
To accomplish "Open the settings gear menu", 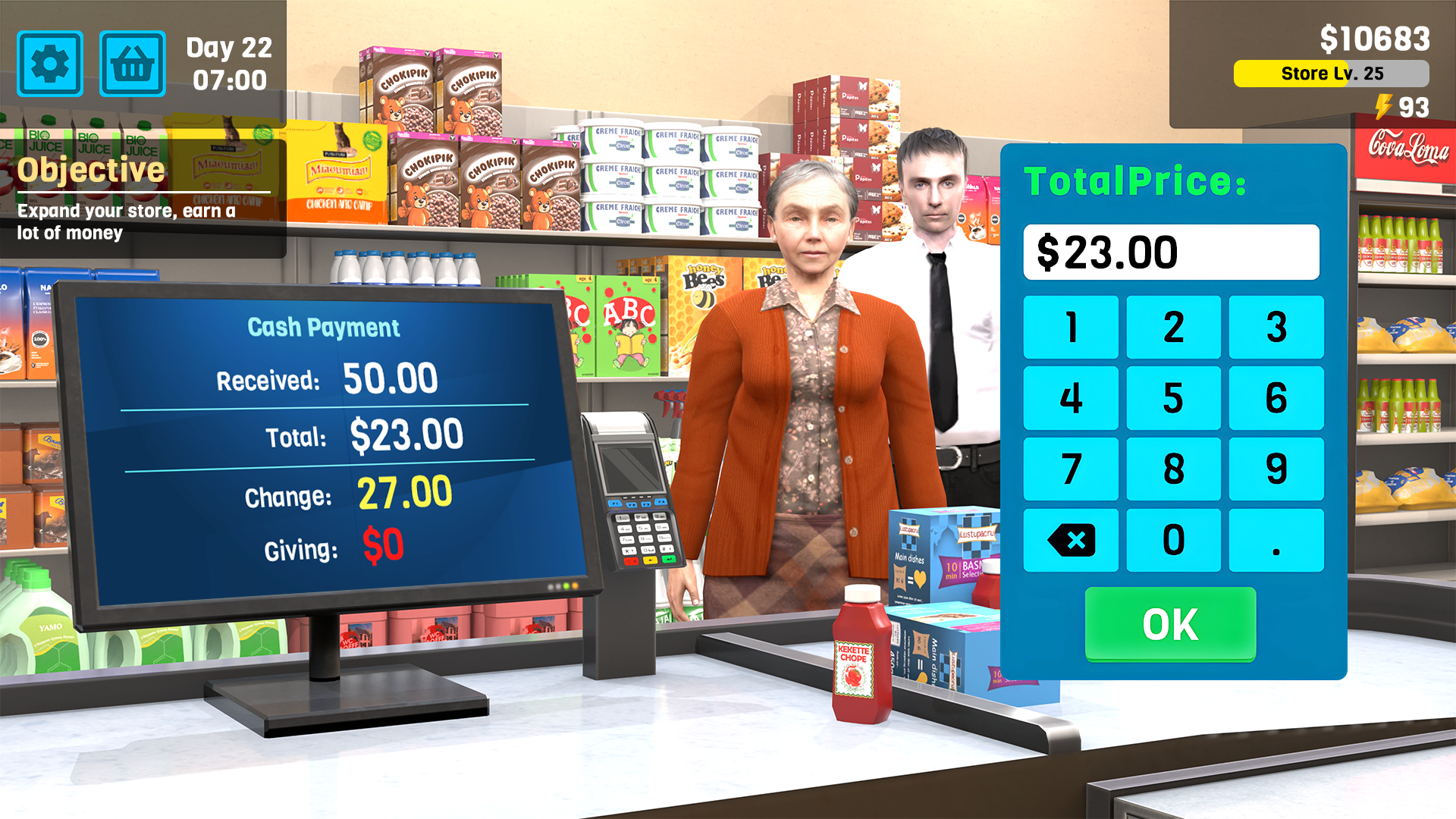I will point(49,63).
